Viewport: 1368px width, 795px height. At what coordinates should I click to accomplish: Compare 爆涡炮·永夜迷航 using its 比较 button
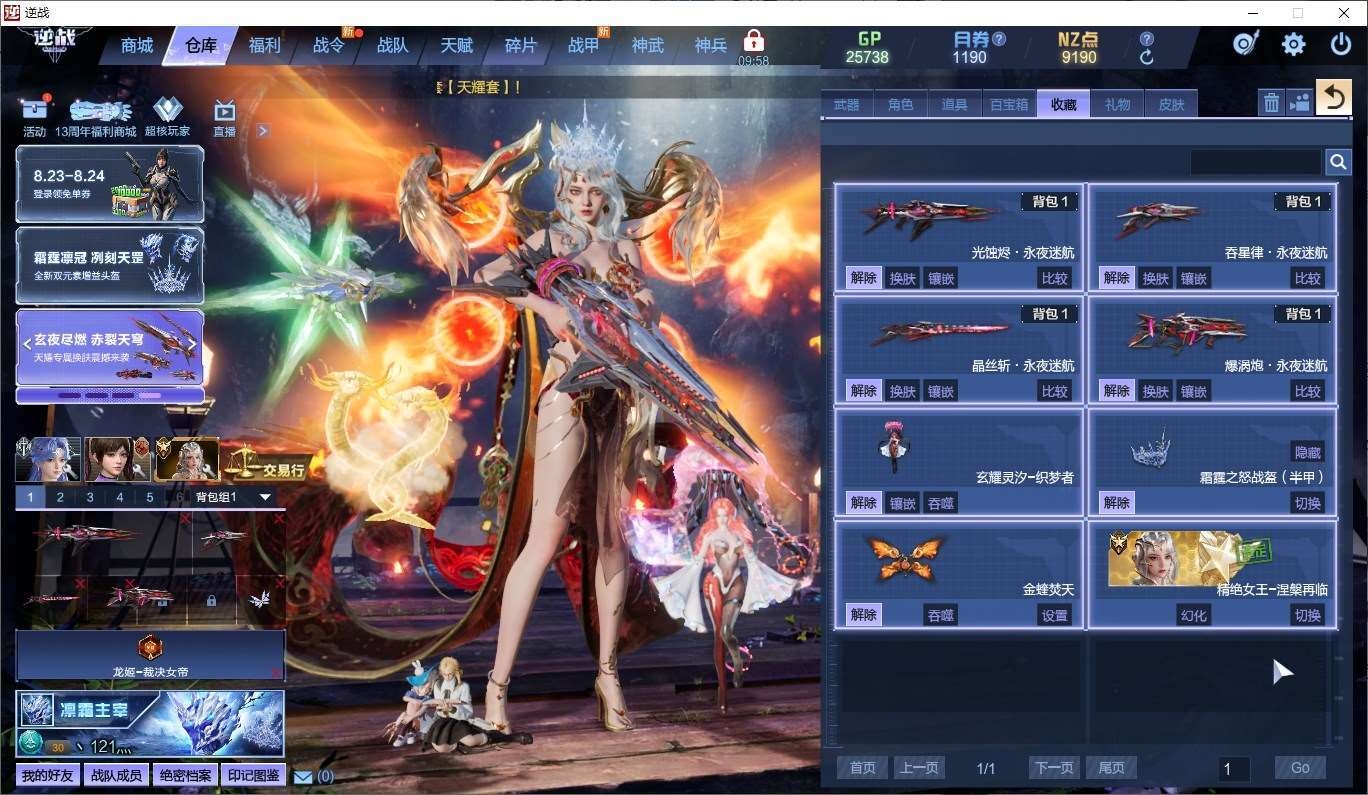(1308, 390)
